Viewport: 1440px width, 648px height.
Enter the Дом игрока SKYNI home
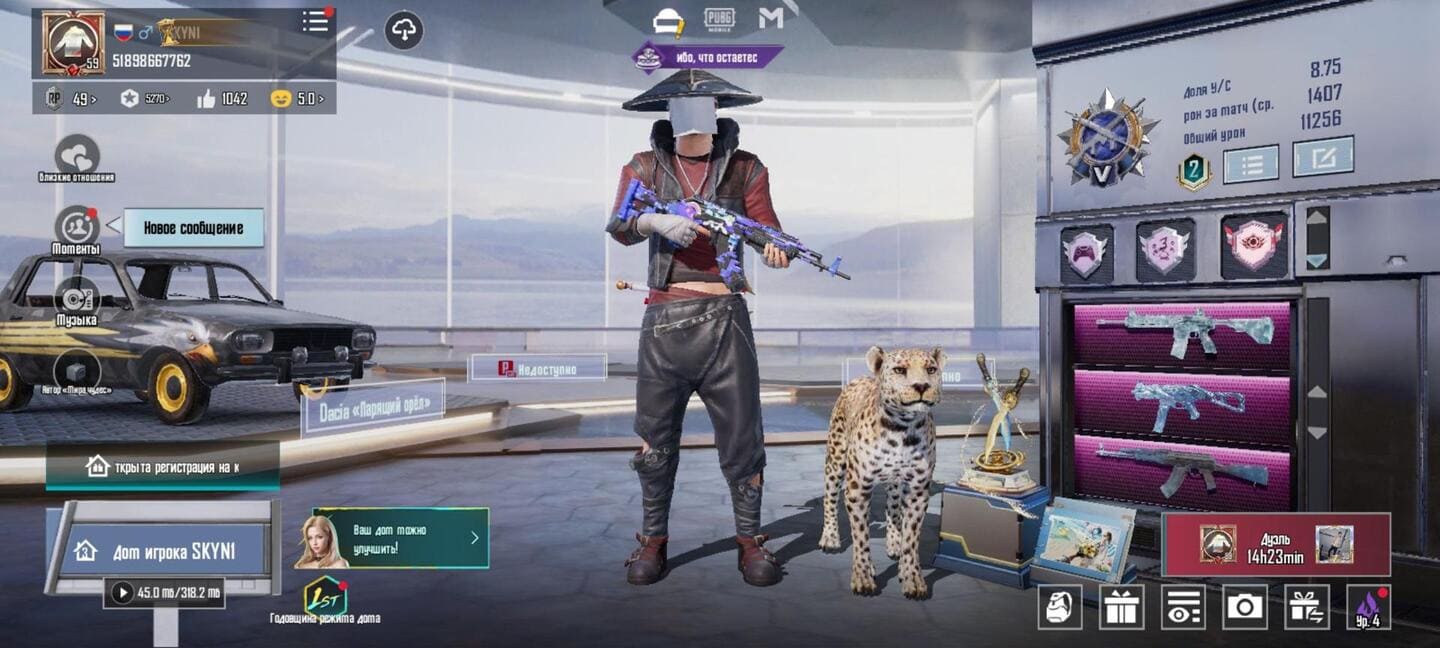click(x=166, y=550)
